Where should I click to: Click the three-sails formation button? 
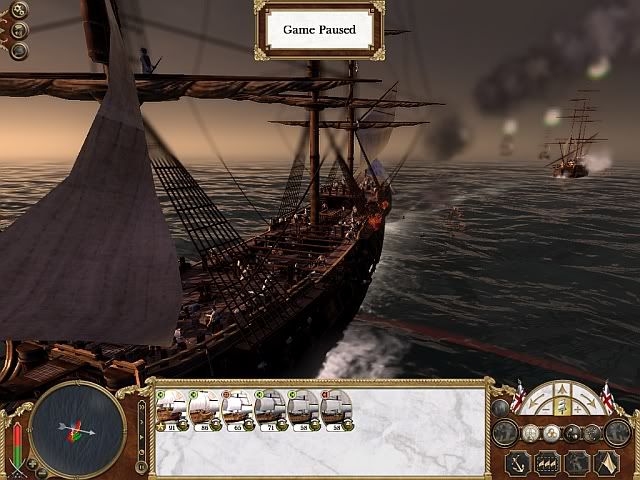click(x=548, y=463)
